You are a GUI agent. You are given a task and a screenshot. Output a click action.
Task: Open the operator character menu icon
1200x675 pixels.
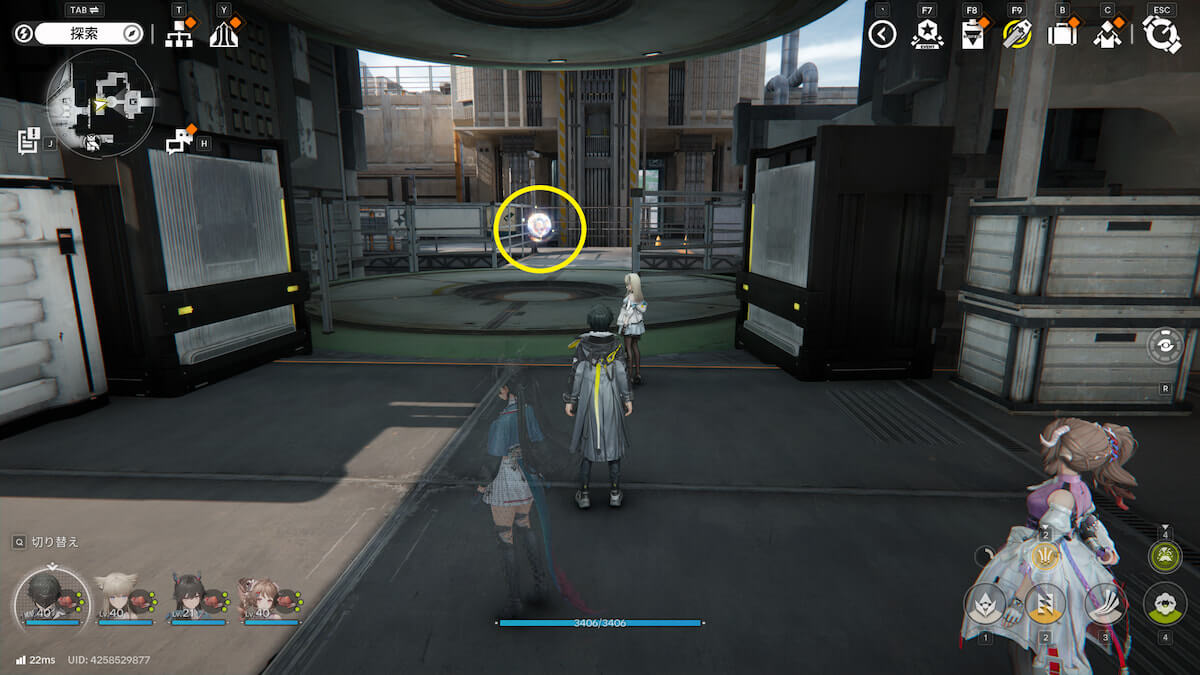coord(1106,34)
